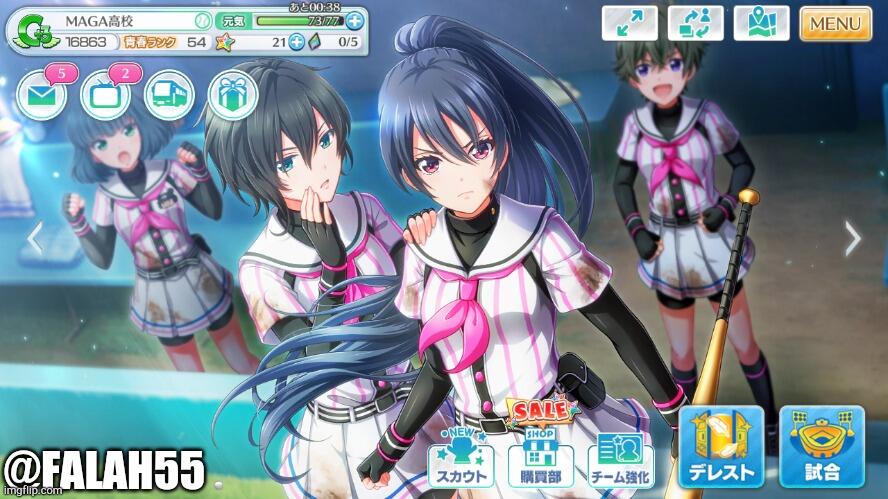Screen dimensions: 888x499
Task: Enter the 試合 match screen
Action: pos(821,447)
